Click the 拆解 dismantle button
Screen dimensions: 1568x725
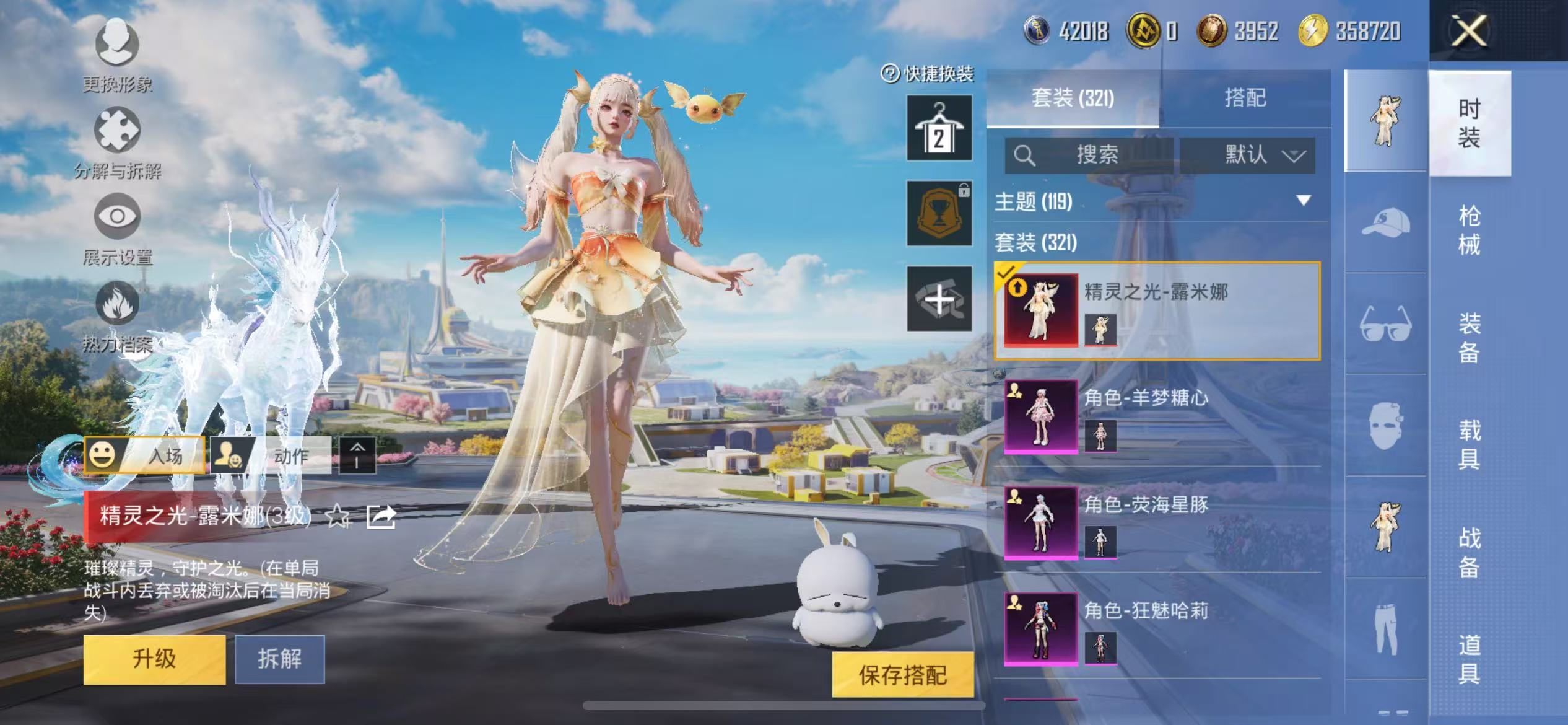click(279, 659)
